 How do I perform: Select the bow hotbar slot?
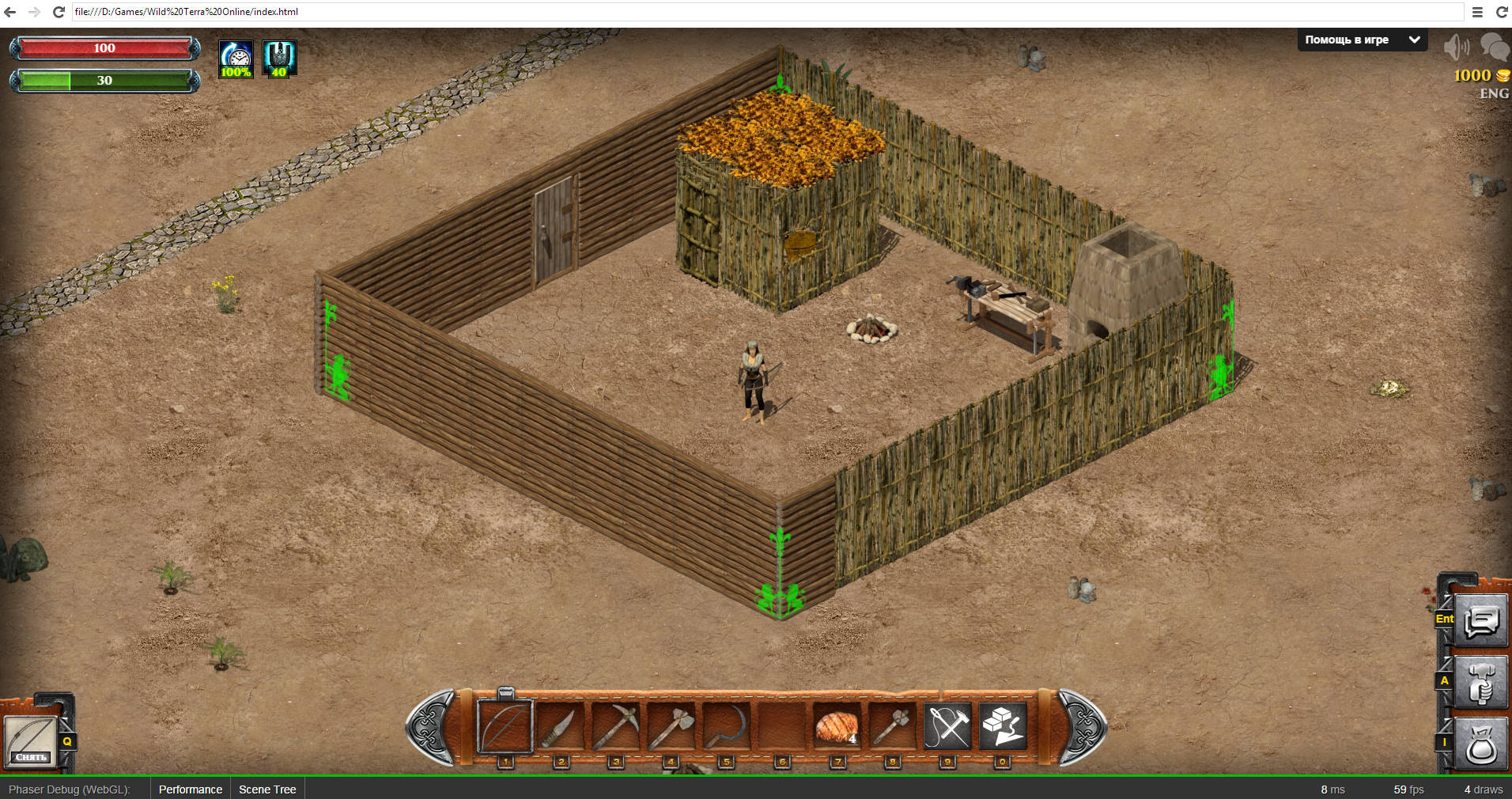tap(505, 726)
